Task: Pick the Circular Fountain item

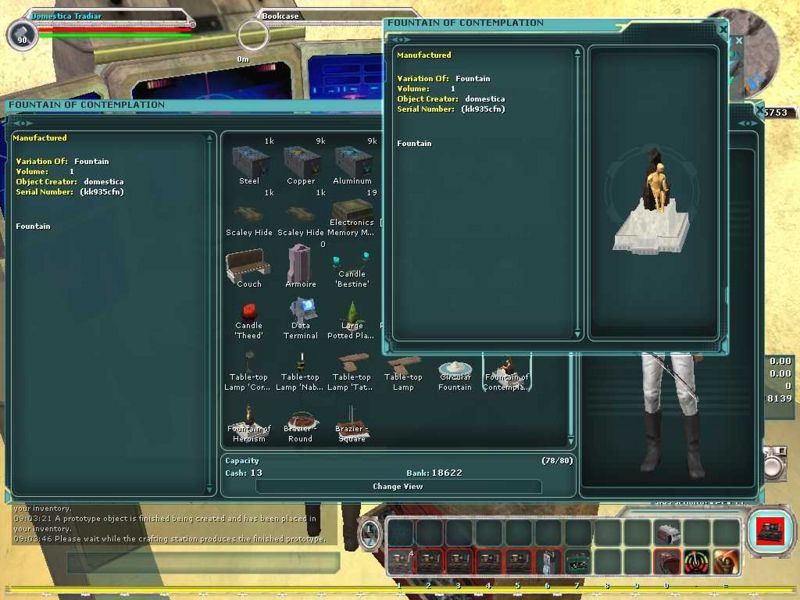Action: (x=455, y=370)
